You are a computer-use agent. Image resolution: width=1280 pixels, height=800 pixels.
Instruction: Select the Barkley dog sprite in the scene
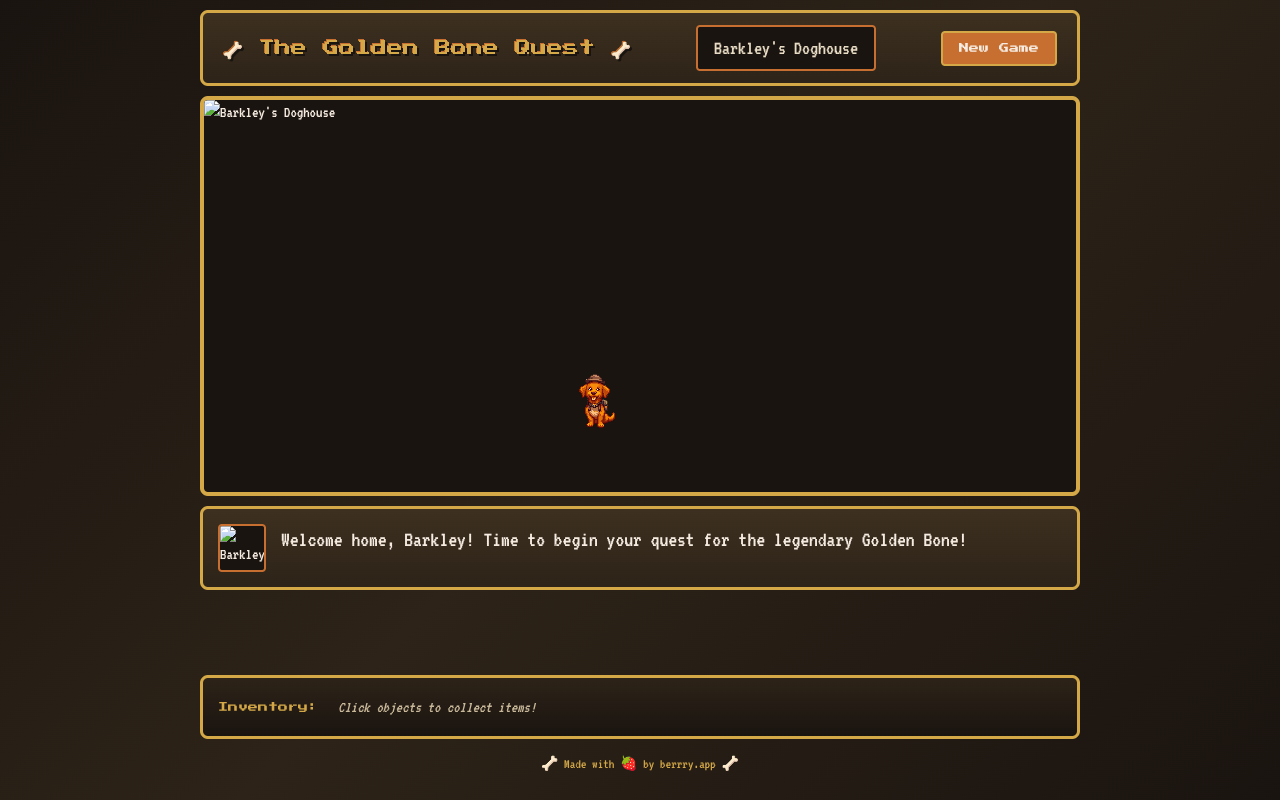598,400
